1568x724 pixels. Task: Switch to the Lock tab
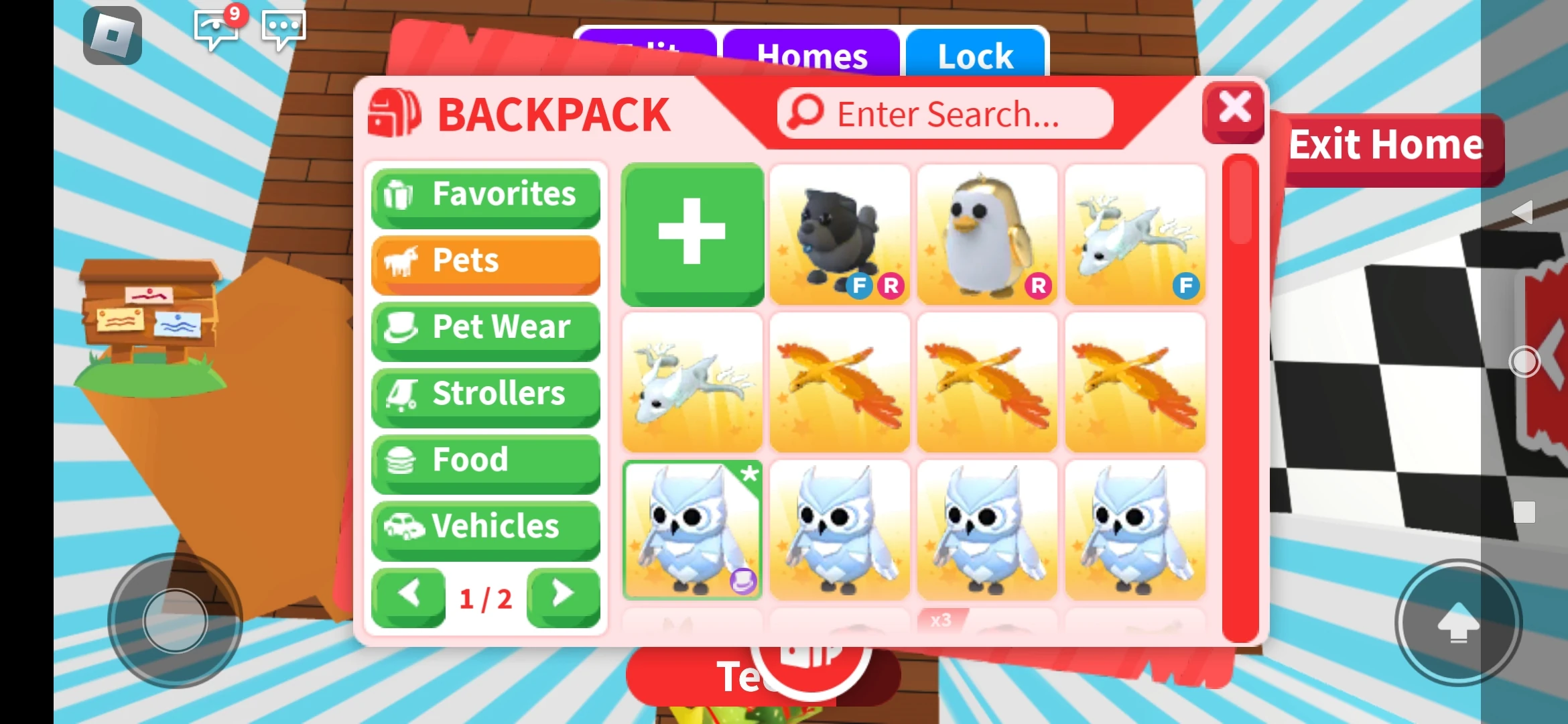pos(976,56)
